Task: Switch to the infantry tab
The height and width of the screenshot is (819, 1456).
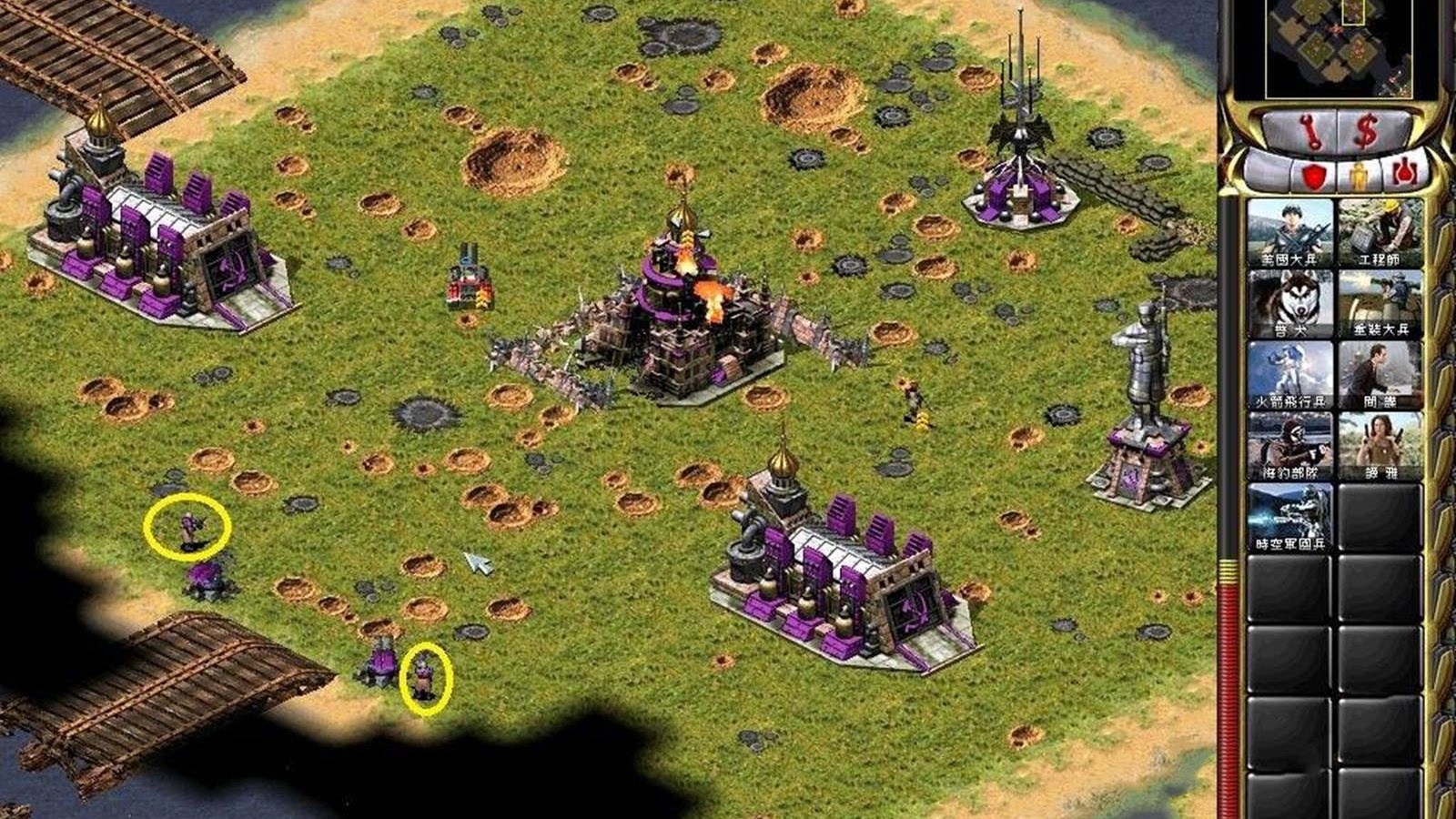Action: (1358, 175)
